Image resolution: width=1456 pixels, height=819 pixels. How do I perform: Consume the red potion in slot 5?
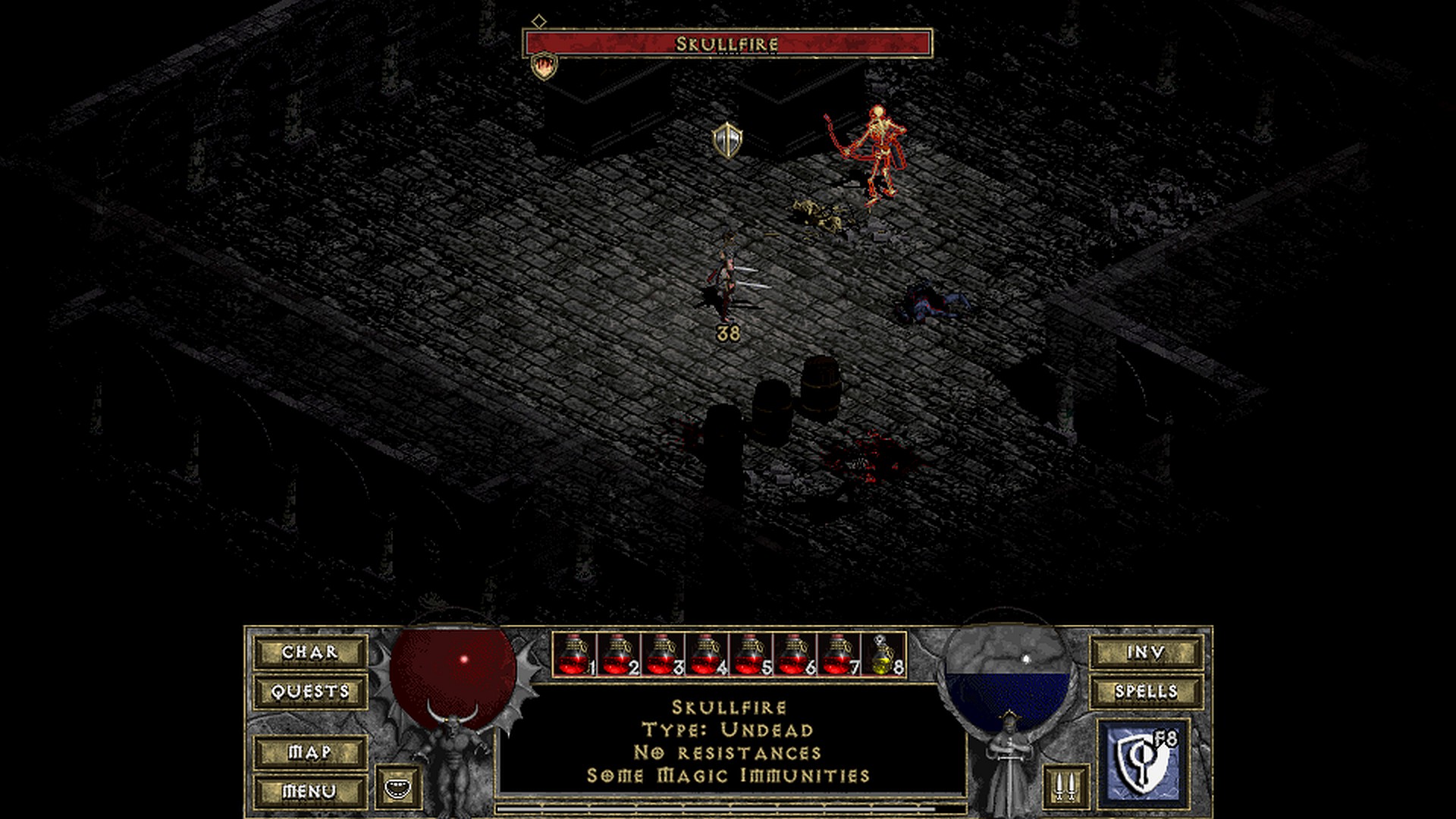(750, 655)
